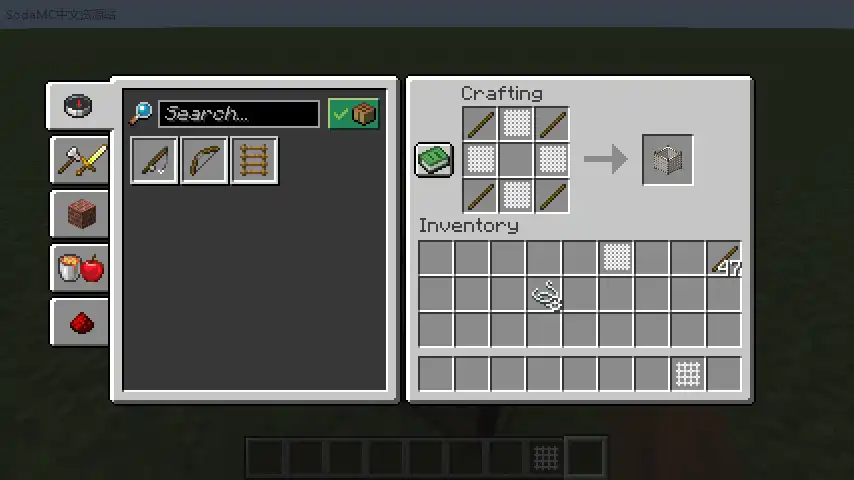854x480 pixels.
Task: Take the crafted block from the output slot
Action: tap(667, 160)
